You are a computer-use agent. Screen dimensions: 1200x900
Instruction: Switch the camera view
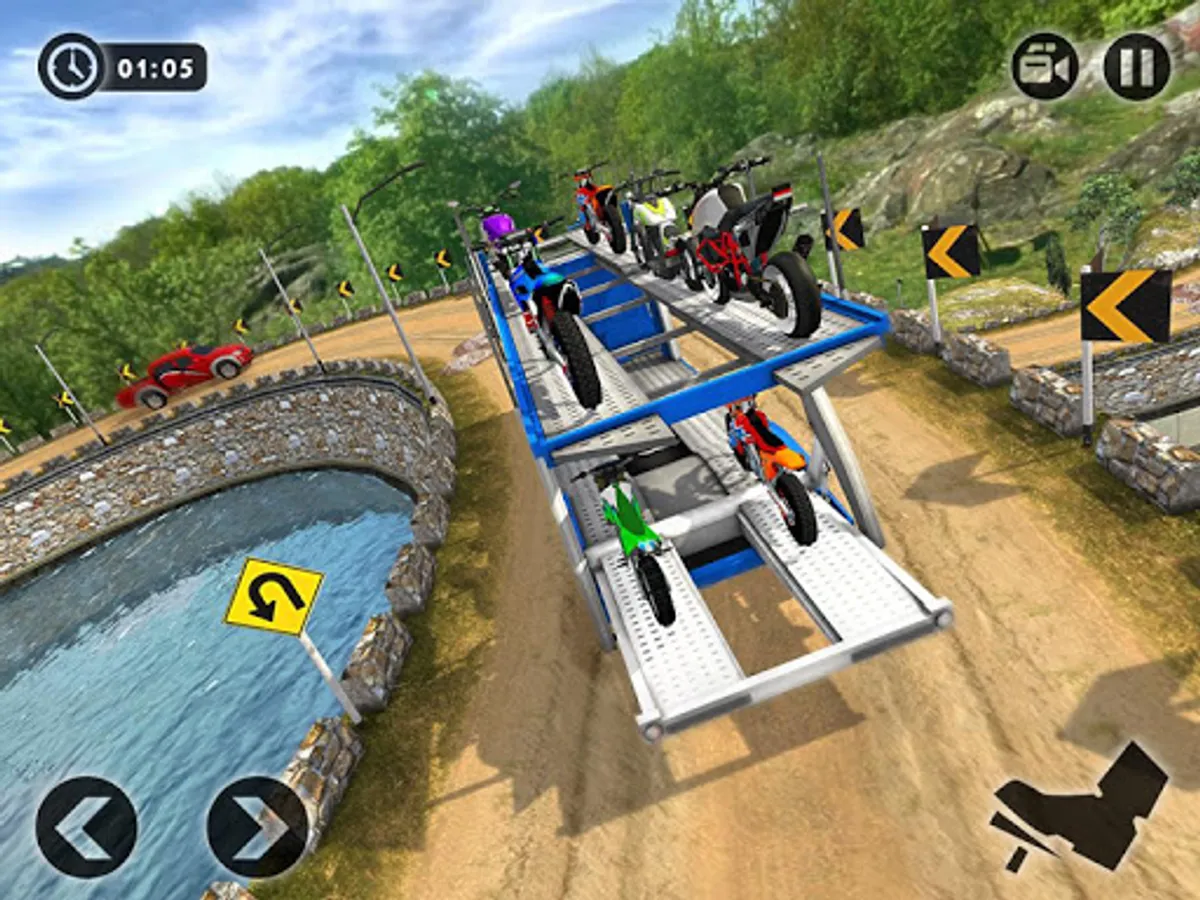pos(1044,67)
